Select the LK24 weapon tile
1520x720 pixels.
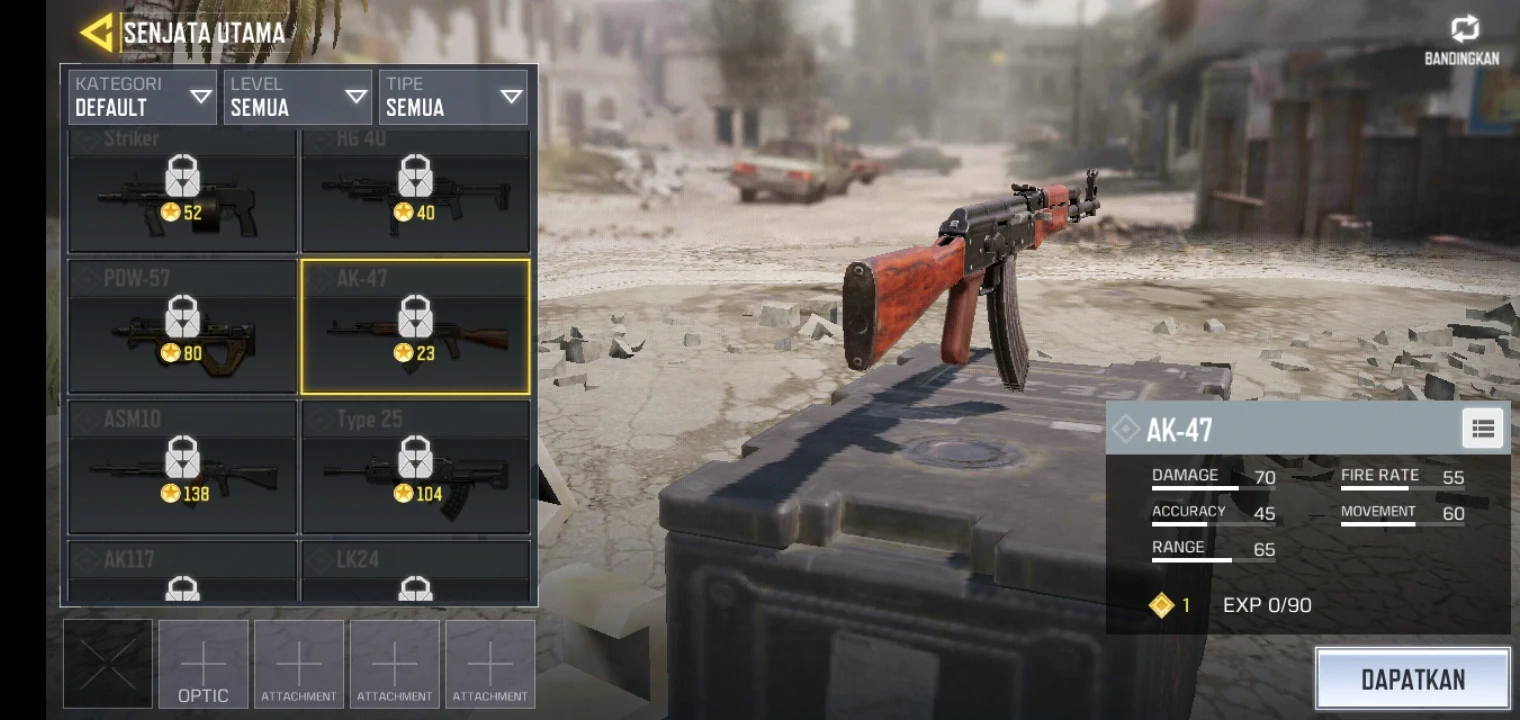click(415, 572)
